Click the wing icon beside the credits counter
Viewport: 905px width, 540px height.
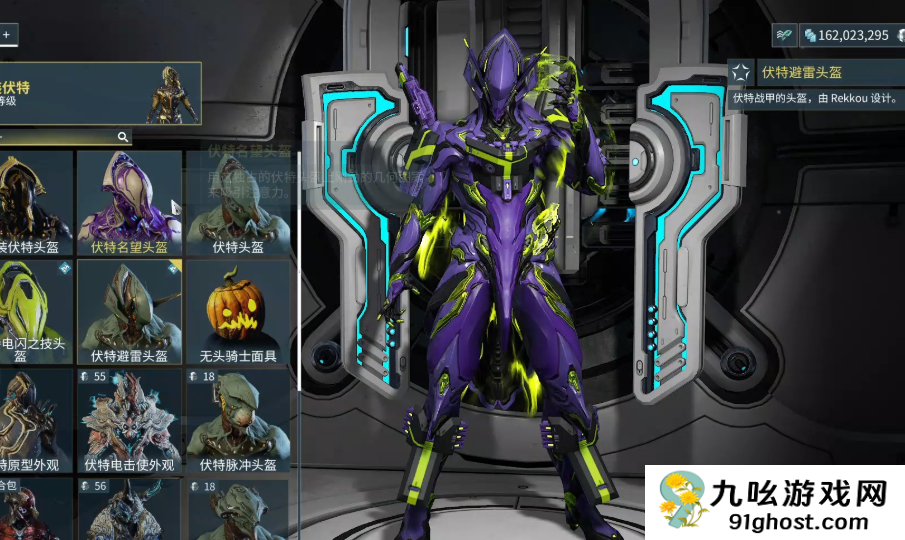785,35
